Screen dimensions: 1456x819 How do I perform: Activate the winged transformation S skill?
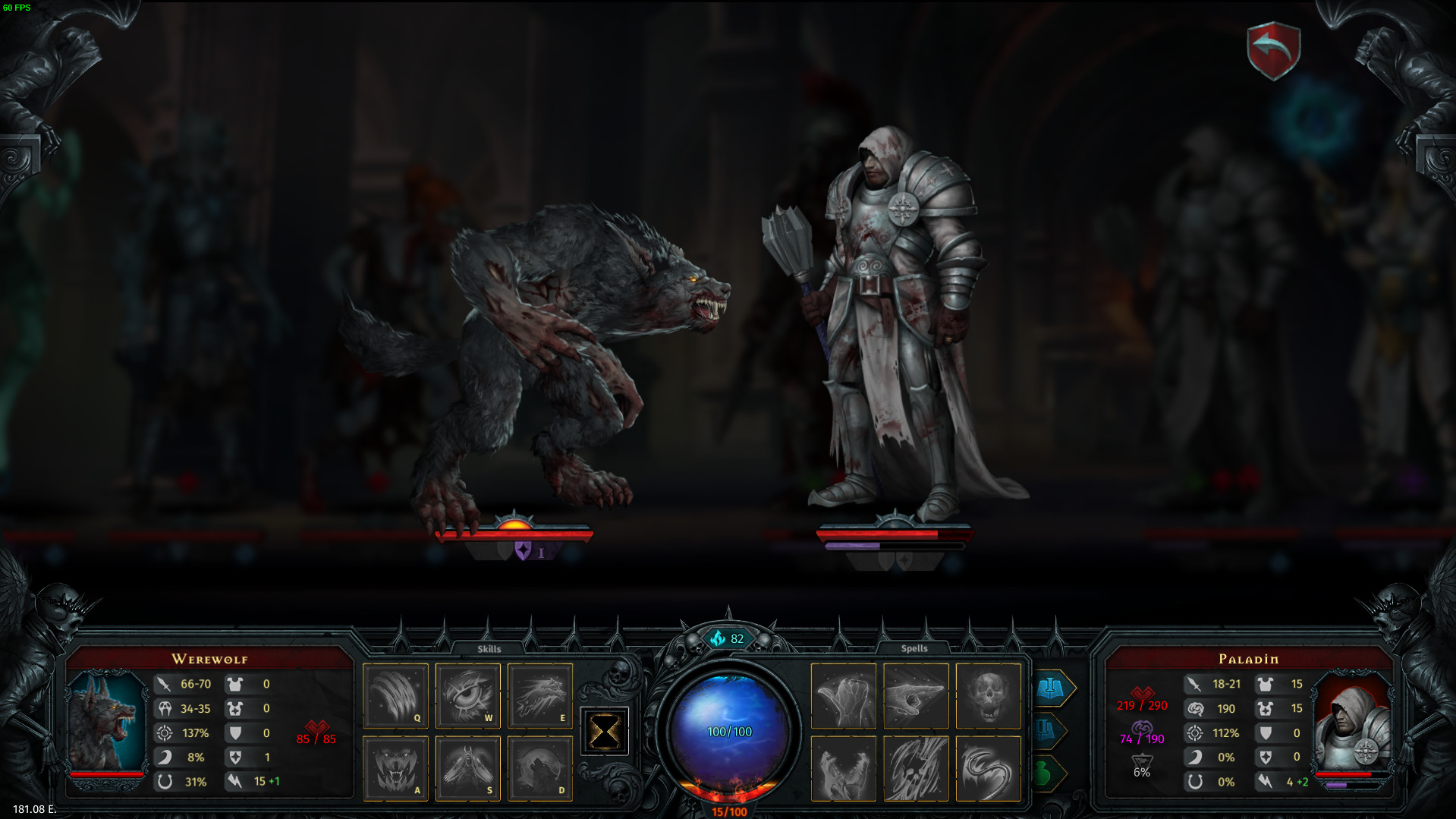(x=467, y=768)
